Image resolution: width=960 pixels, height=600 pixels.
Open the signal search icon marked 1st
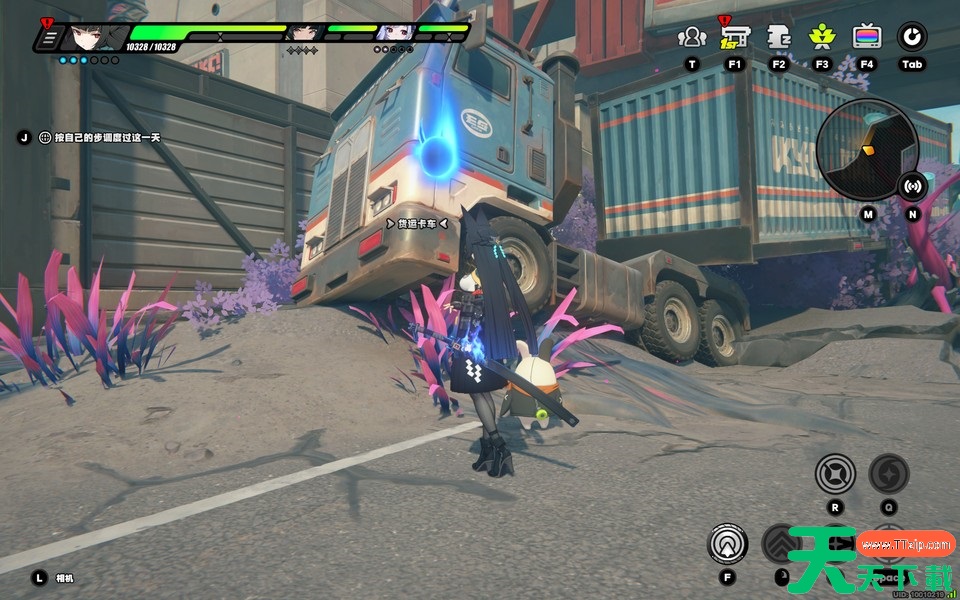(x=735, y=37)
